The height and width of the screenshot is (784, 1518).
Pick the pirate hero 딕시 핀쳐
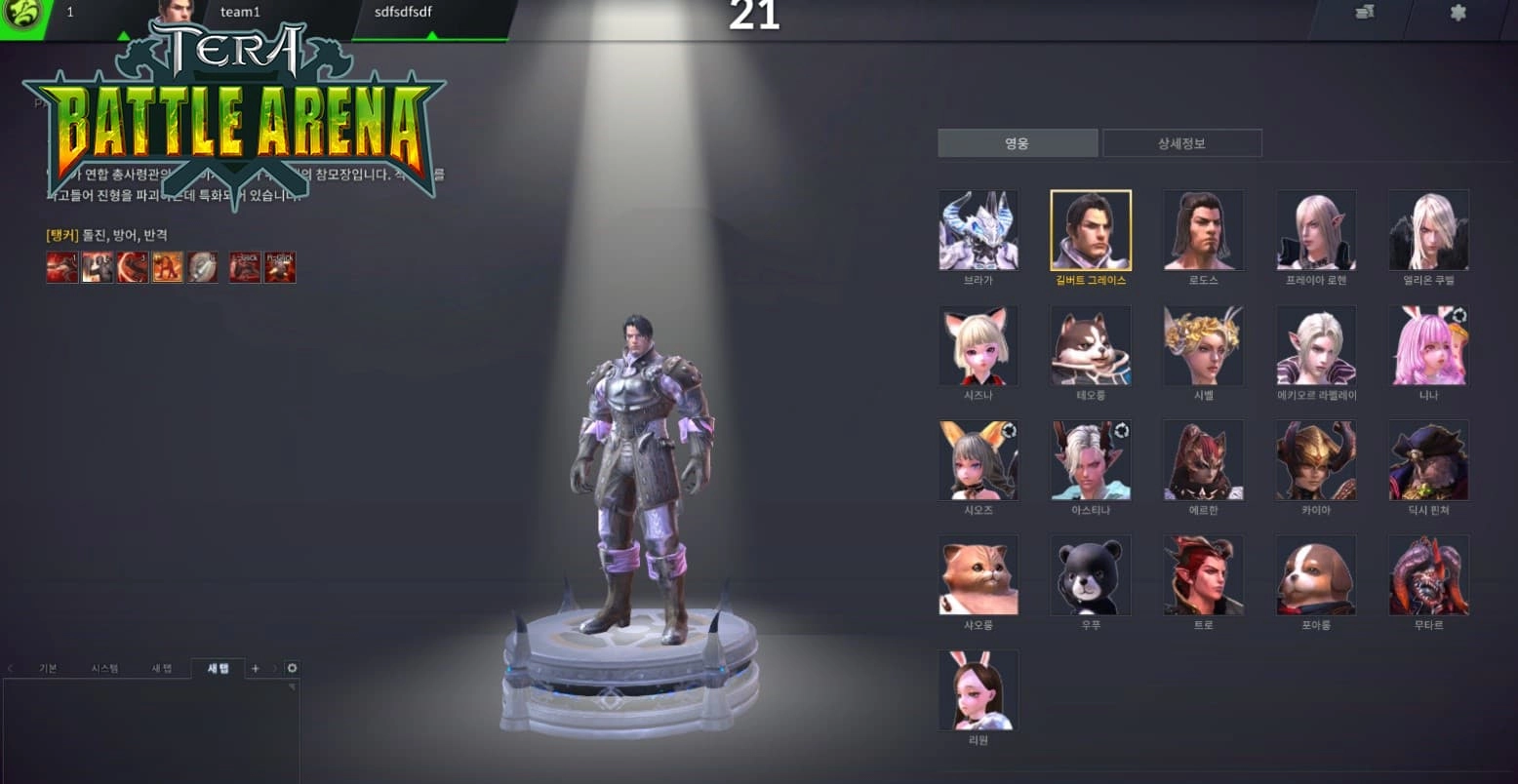(x=1427, y=459)
